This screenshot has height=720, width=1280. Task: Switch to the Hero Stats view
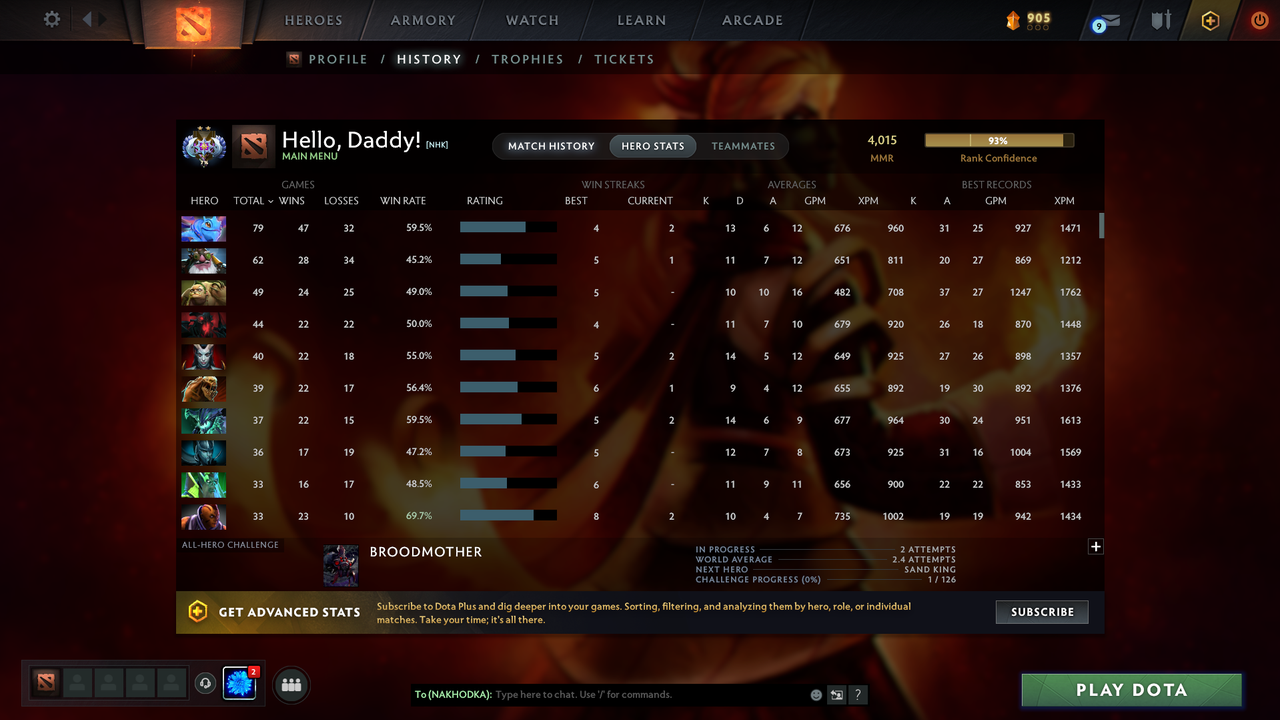point(652,146)
